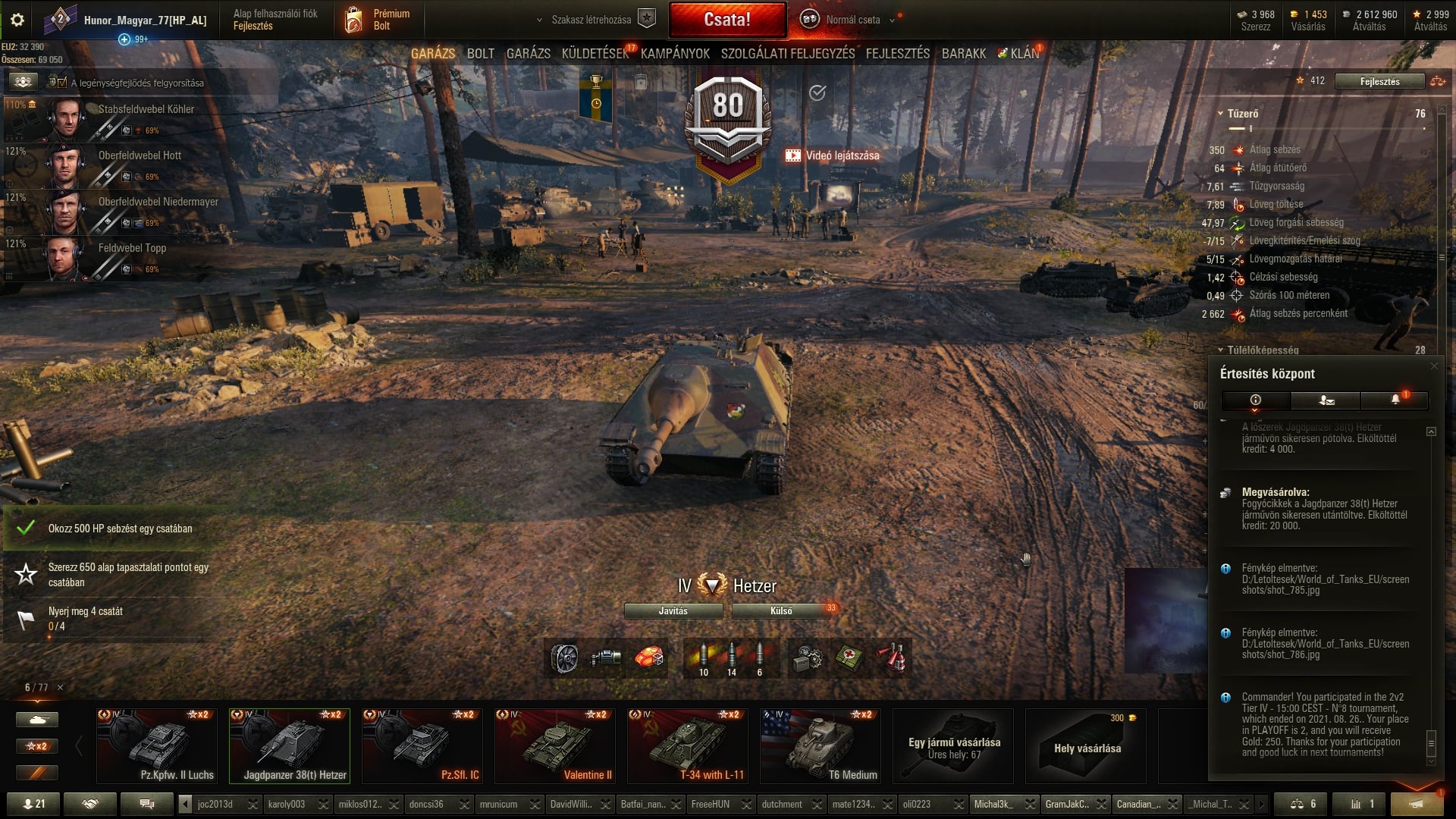Buy a garage slot with Hely vásárlása
This screenshot has width=1456, height=819.
tap(1086, 746)
